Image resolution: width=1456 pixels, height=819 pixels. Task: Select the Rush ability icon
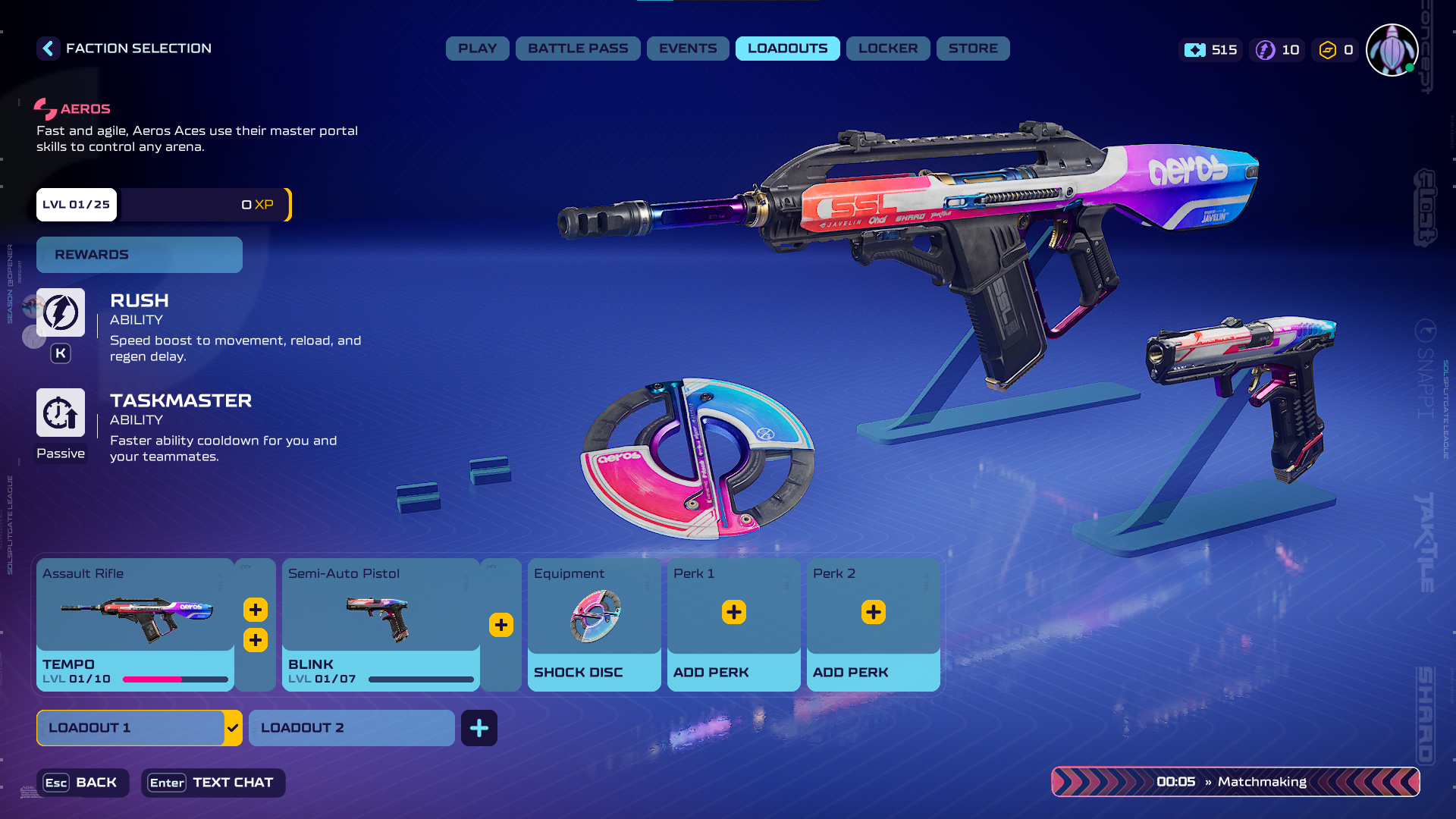click(x=61, y=312)
